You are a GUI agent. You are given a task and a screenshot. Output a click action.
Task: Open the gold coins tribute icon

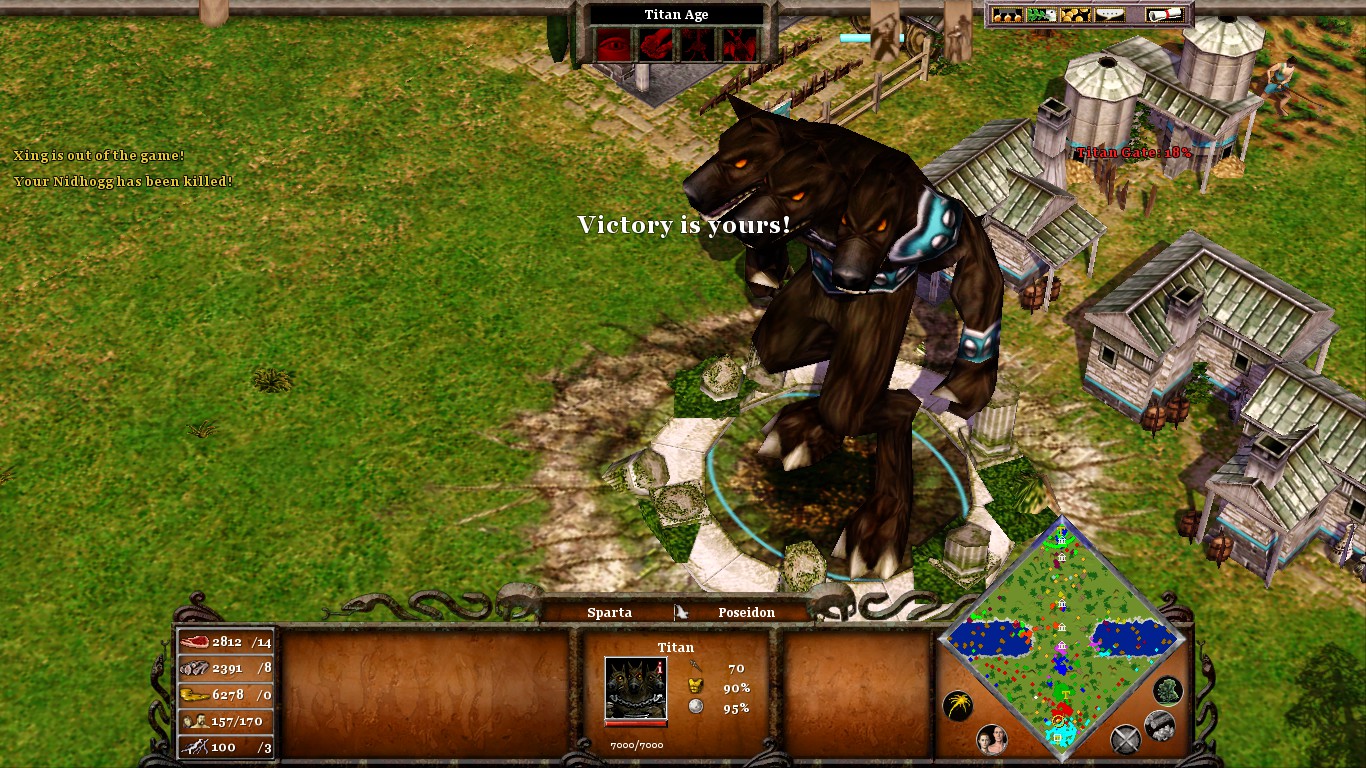pos(1075,15)
